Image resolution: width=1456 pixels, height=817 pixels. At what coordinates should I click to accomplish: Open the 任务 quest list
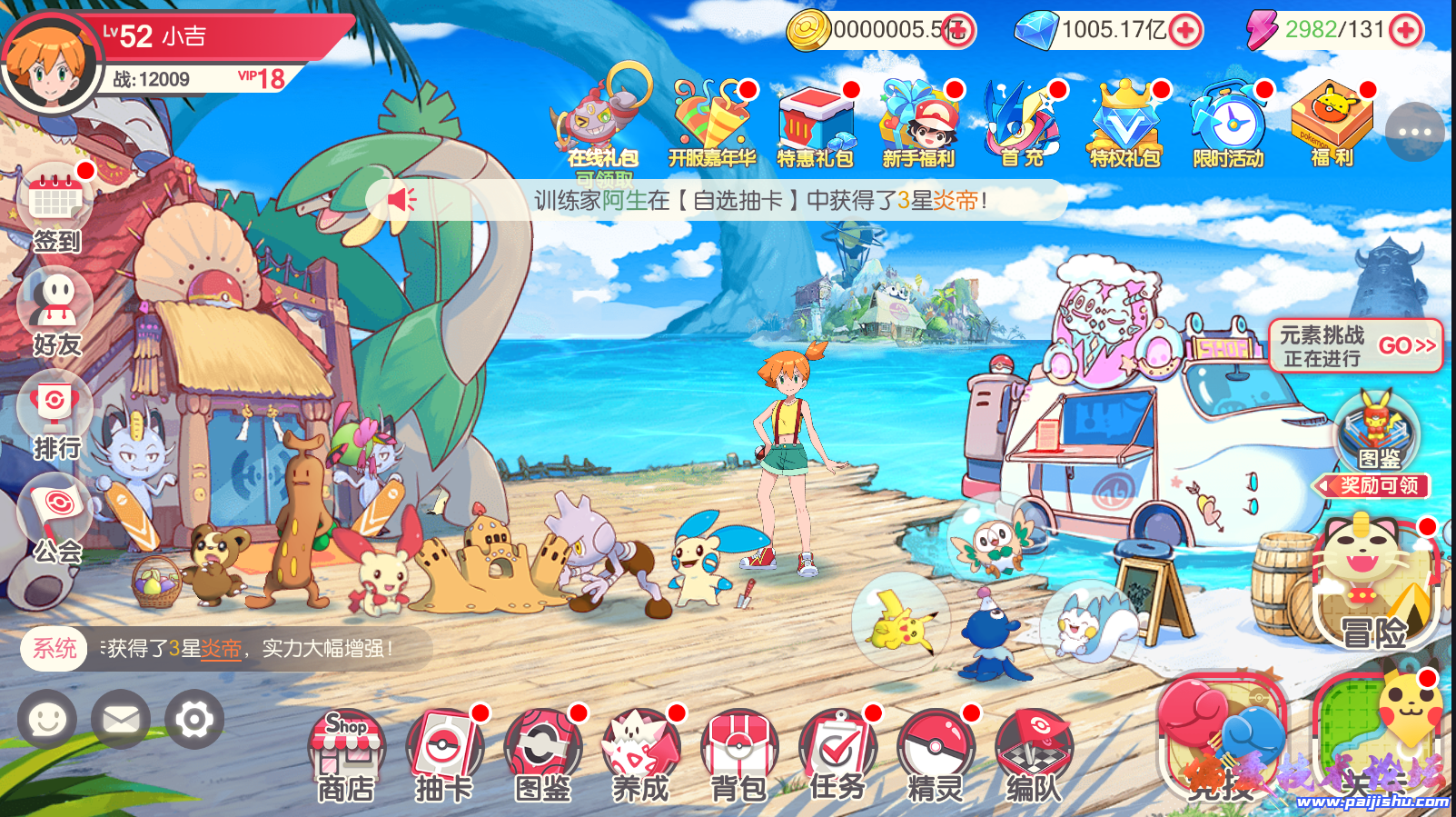[x=837, y=756]
